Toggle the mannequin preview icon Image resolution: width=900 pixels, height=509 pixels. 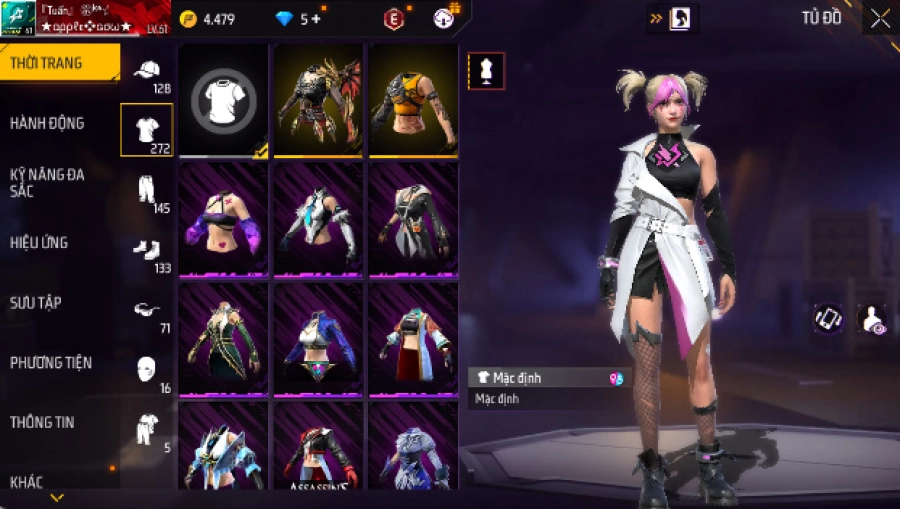[486, 71]
